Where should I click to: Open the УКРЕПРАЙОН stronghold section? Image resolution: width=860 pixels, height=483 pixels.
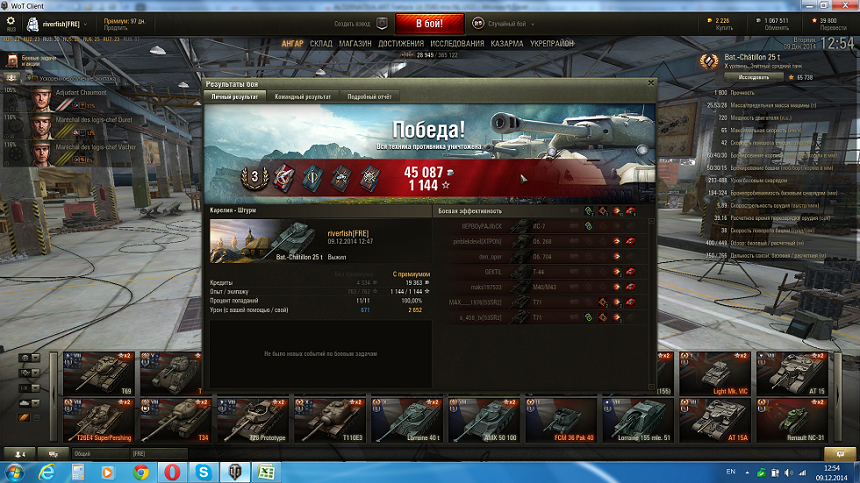[x=553, y=44]
